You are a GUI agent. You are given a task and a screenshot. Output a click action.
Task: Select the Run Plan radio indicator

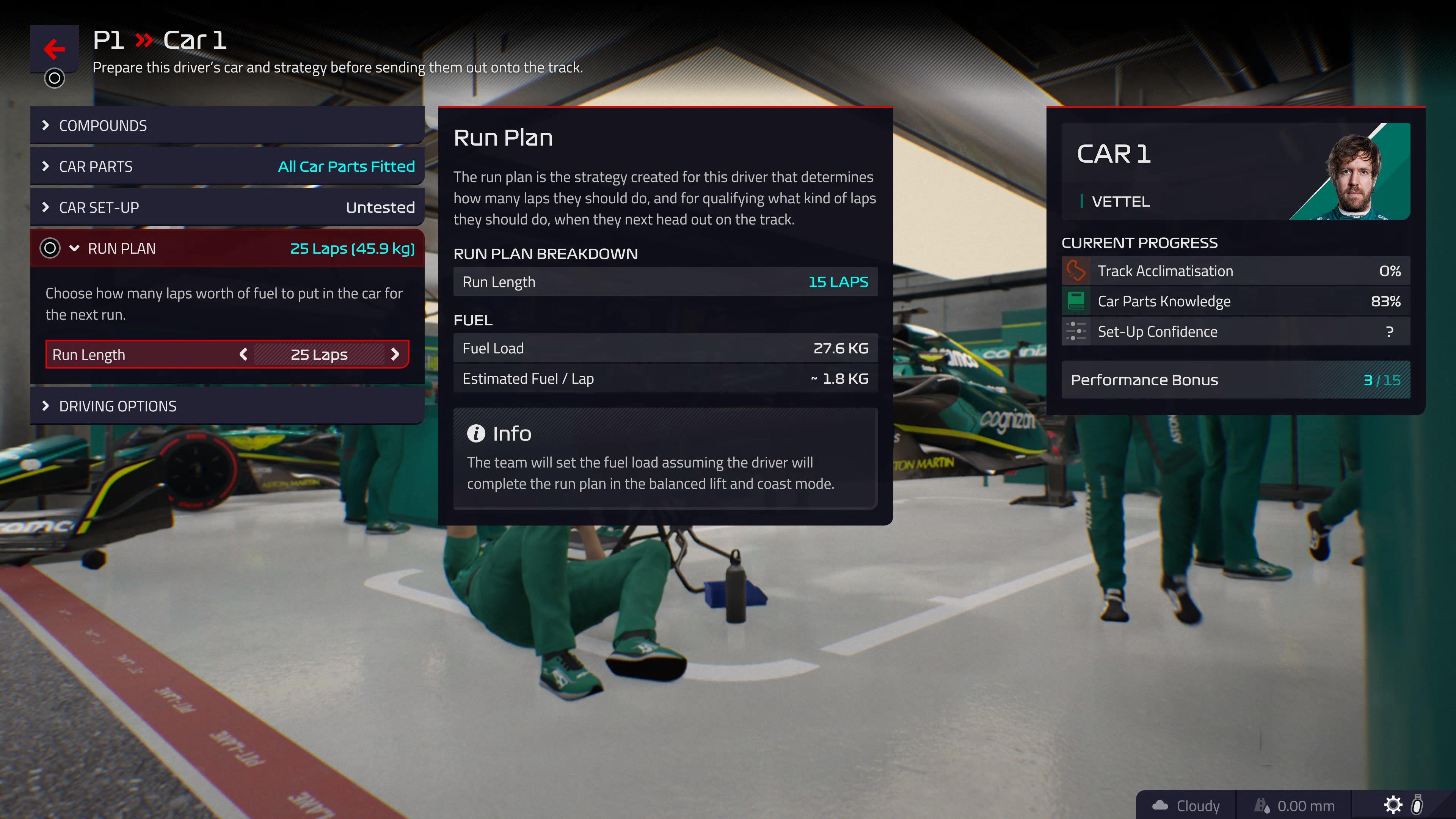click(50, 248)
